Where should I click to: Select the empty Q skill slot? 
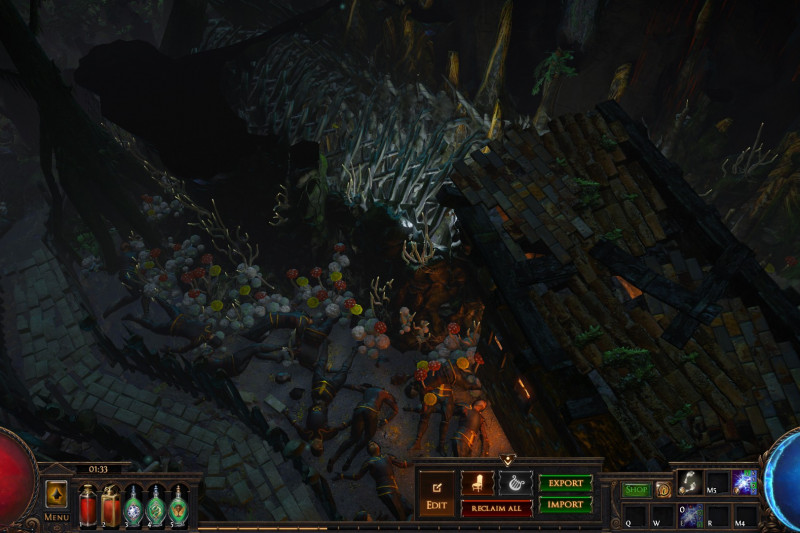click(x=635, y=516)
